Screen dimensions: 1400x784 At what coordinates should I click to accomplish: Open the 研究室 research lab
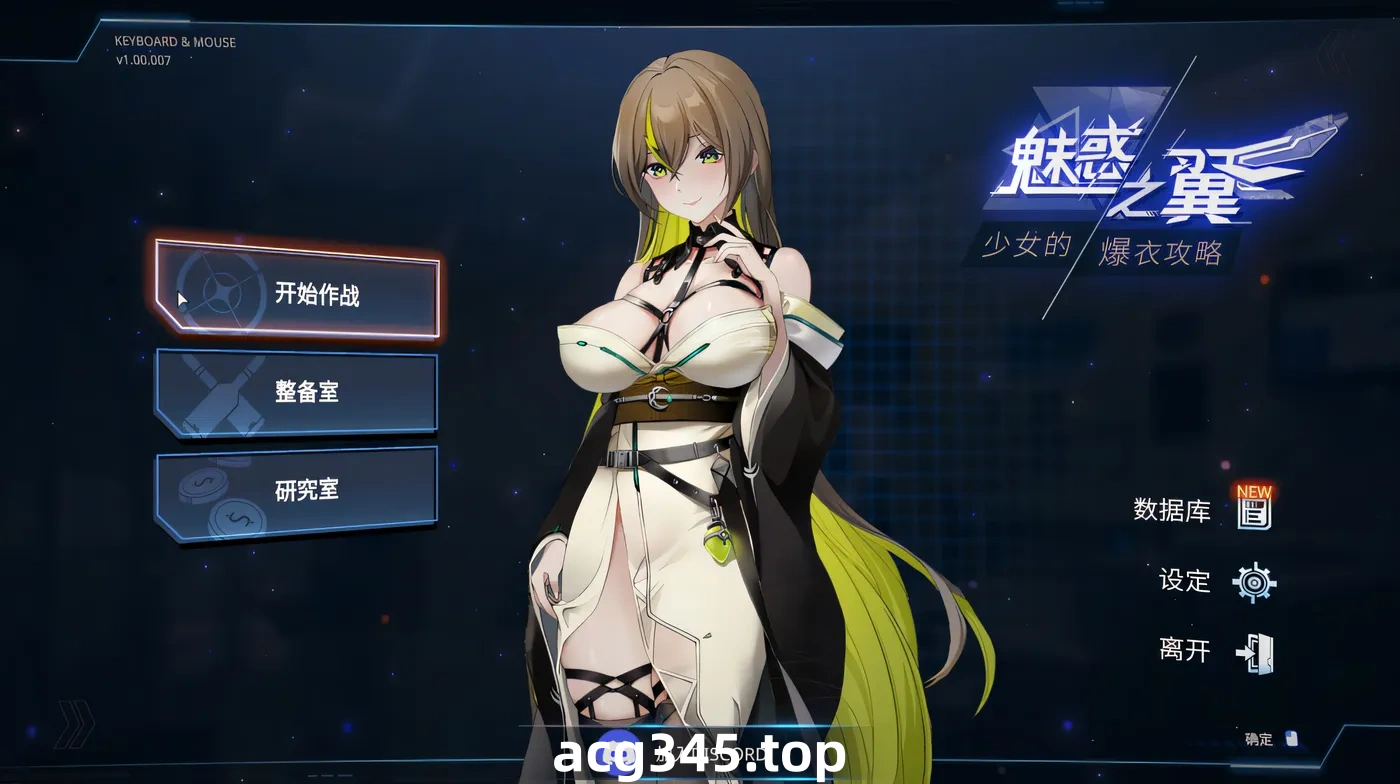pos(307,489)
